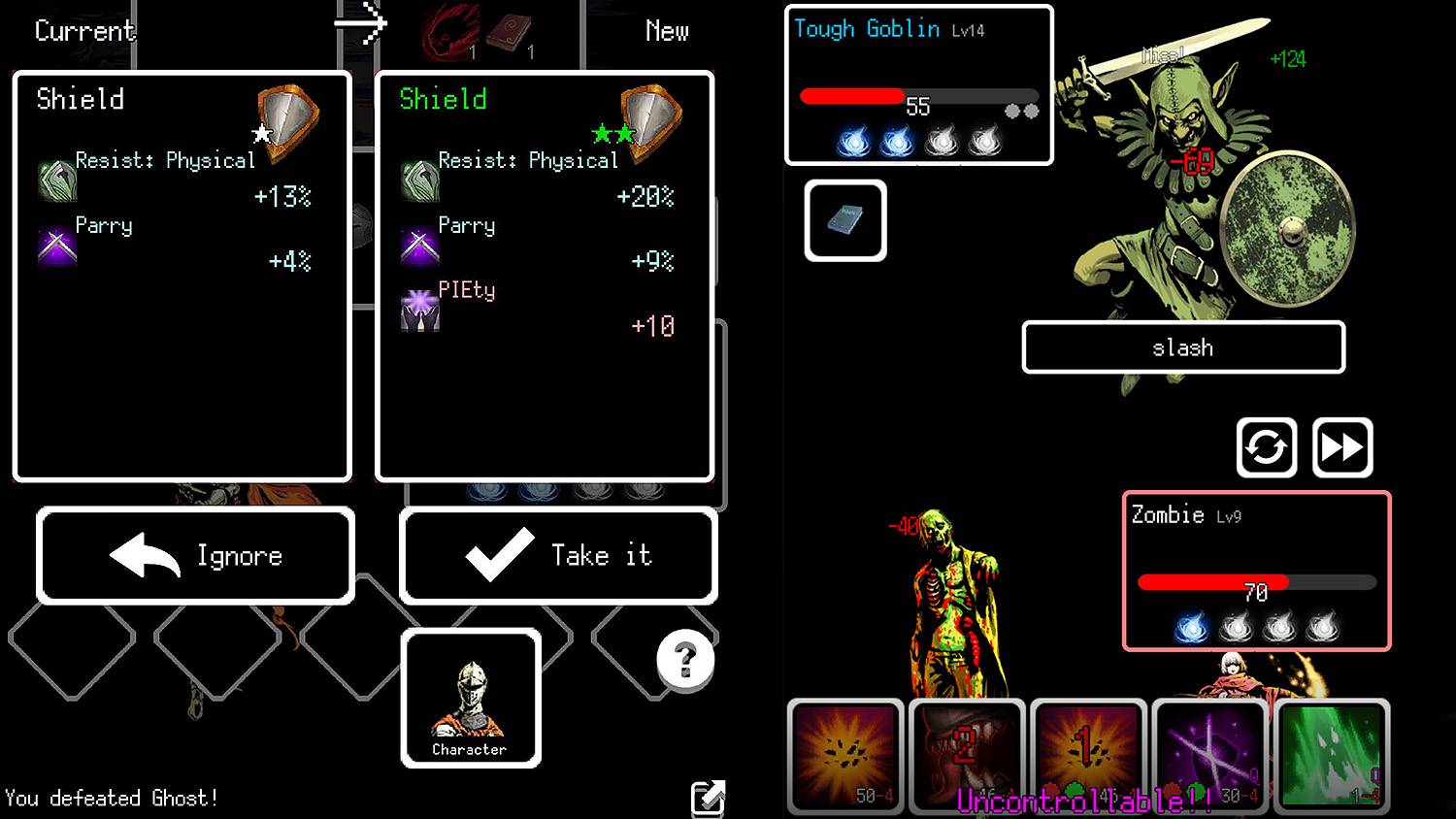Click the Resist: Physical icon on new Shield

click(x=419, y=180)
